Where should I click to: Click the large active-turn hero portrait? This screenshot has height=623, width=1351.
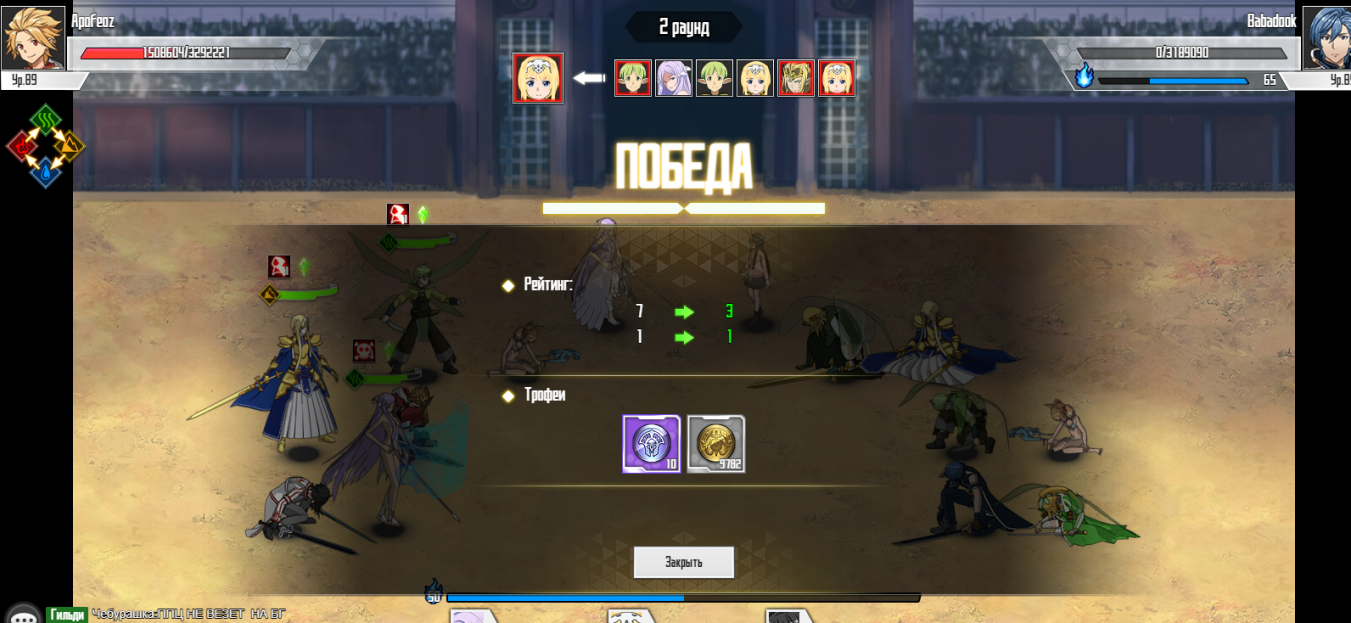538,78
